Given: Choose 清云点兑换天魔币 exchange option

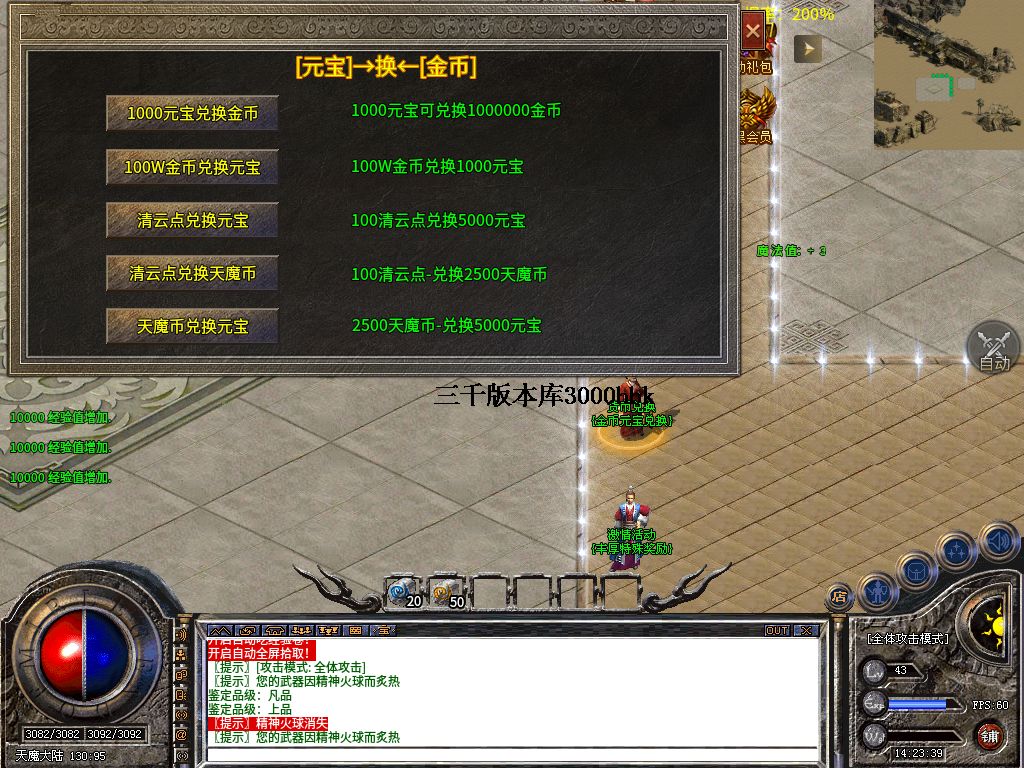Looking at the screenshot, I should (x=192, y=273).
